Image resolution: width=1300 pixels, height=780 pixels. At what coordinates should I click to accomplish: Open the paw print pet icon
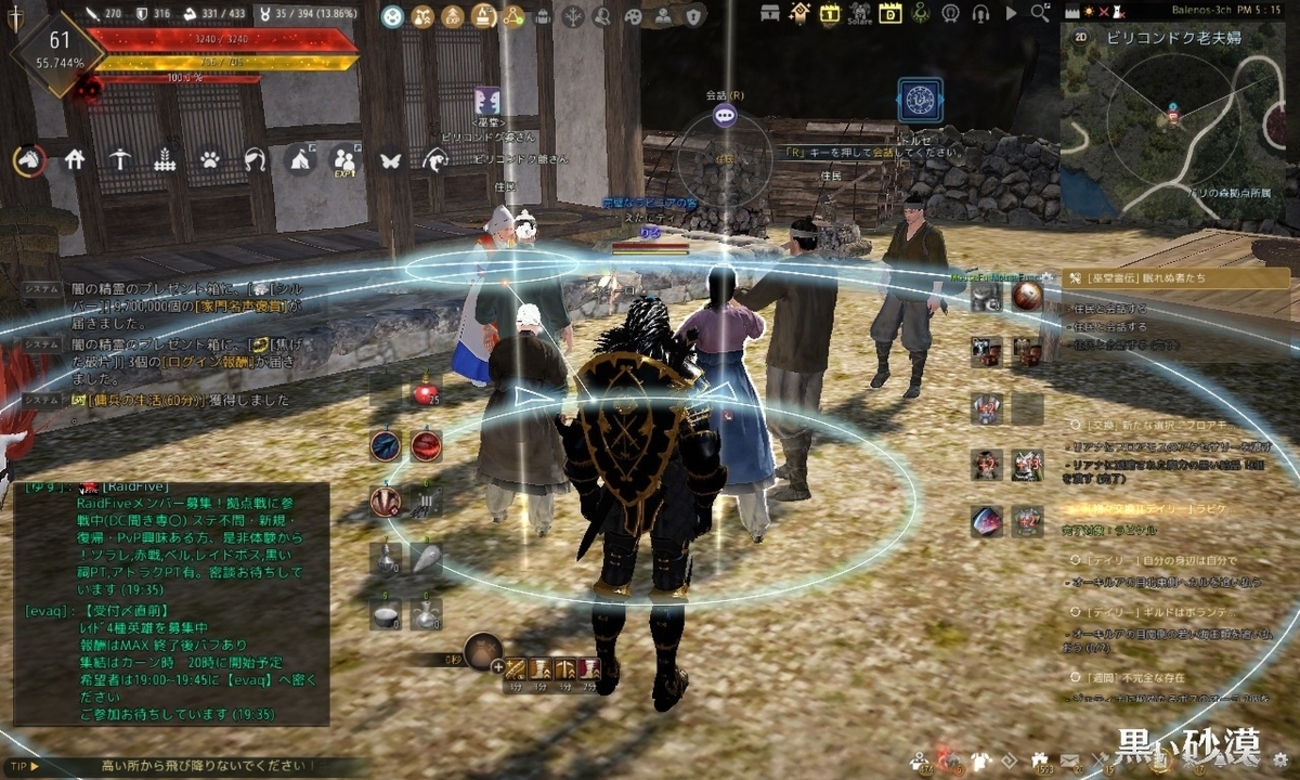[210, 160]
